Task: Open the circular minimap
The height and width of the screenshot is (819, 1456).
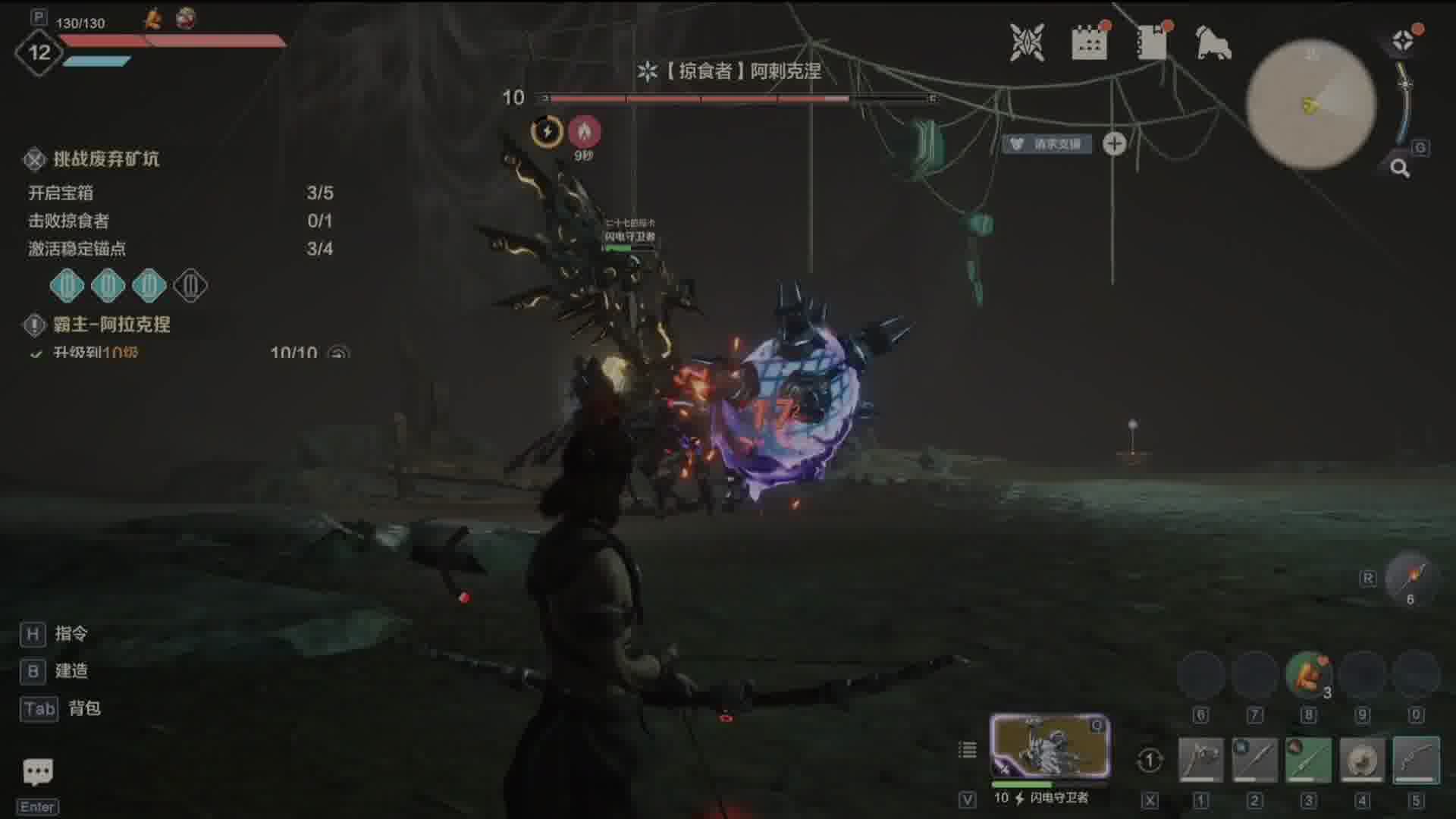Action: [x=1311, y=104]
